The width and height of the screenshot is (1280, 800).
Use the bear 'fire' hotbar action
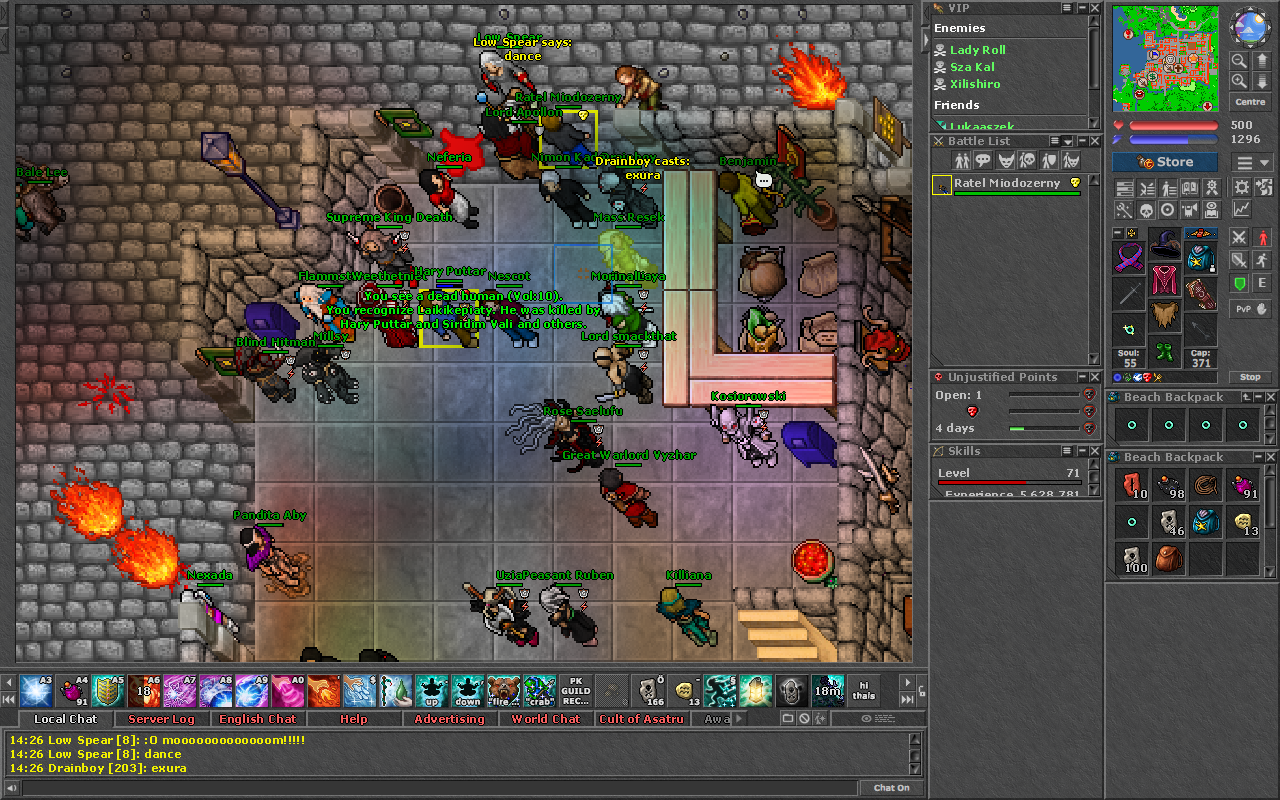click(x=503, y=690)
